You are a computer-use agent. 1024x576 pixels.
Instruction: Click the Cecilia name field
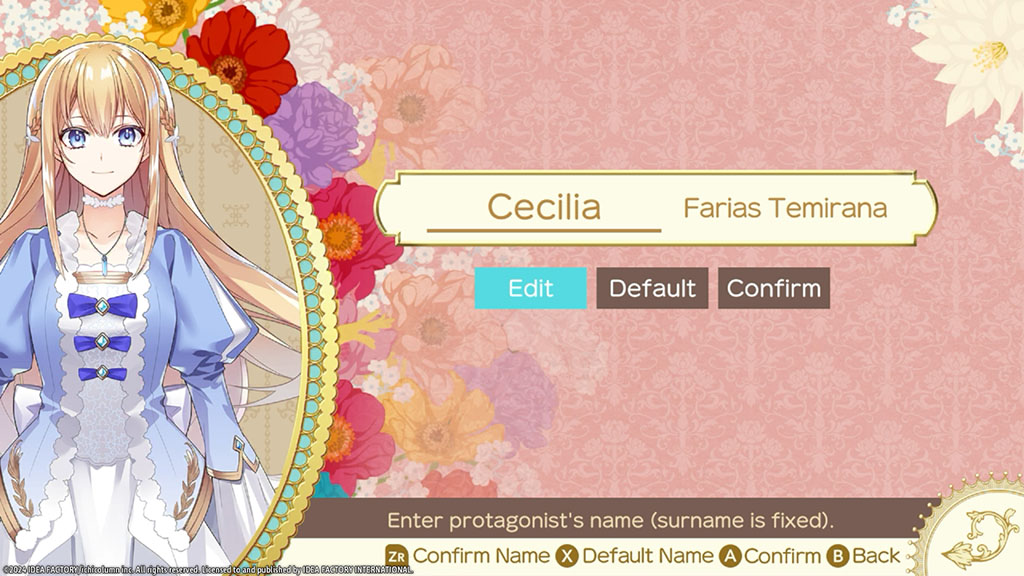(544, 208)
